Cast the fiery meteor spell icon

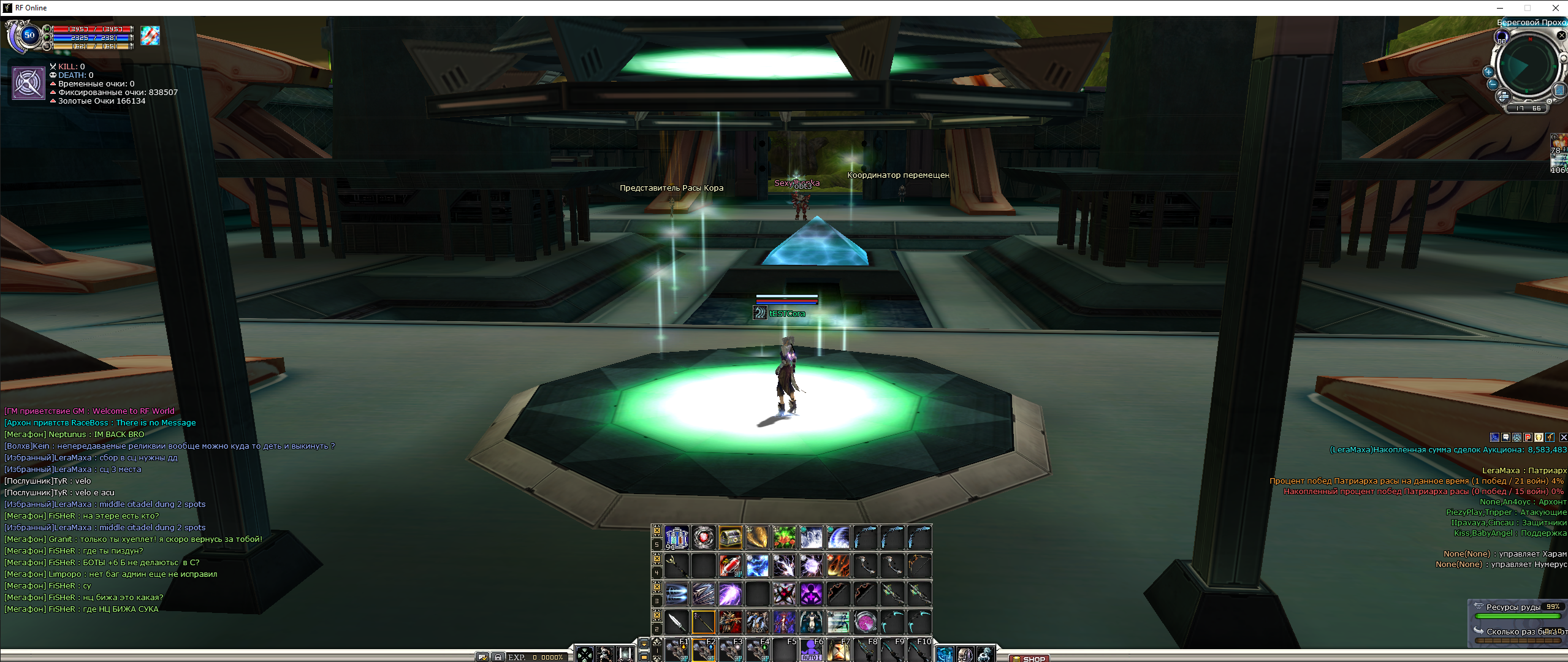[x=838, y=565]
